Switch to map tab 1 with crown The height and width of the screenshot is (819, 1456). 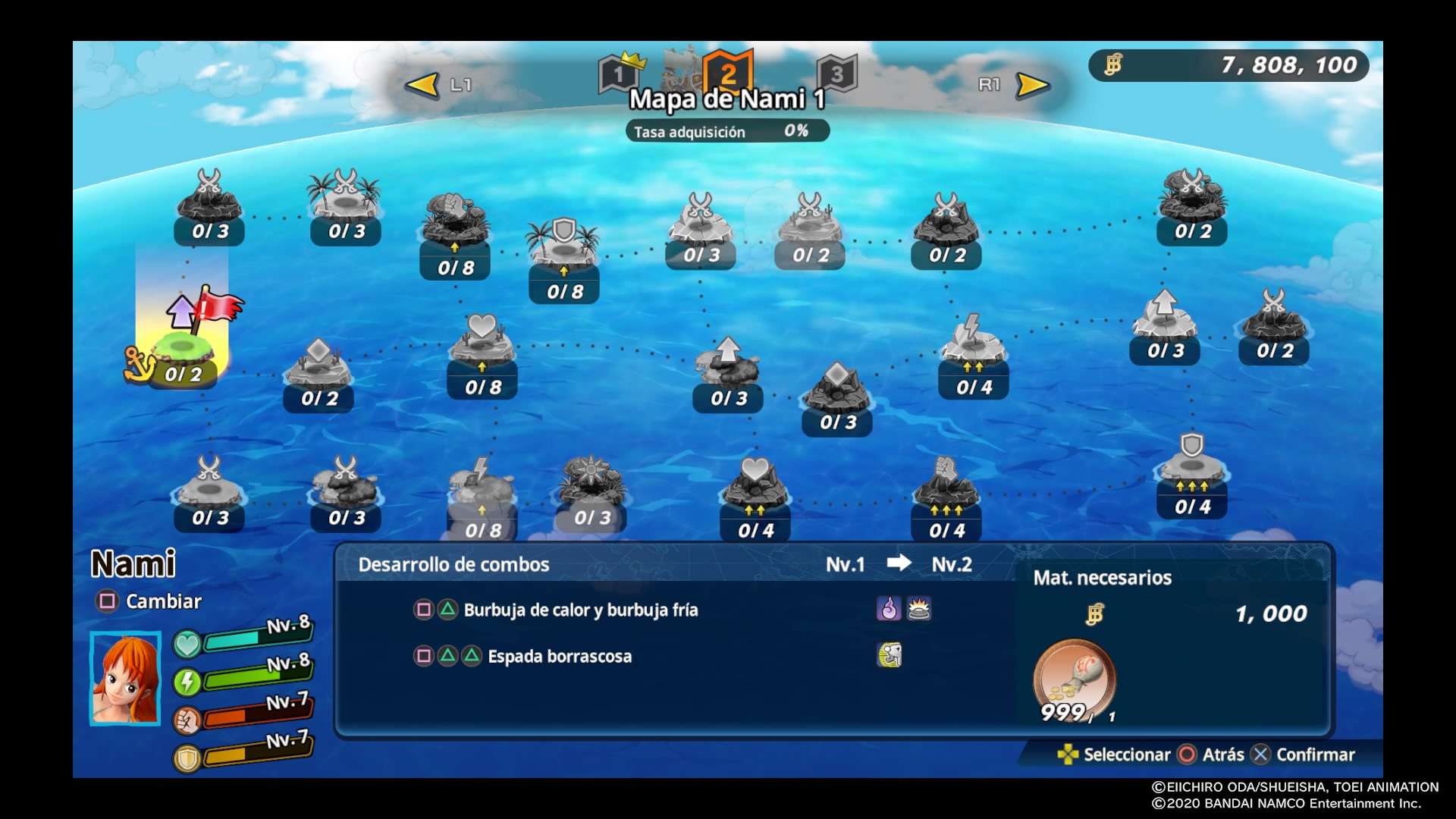coord(619,74)
